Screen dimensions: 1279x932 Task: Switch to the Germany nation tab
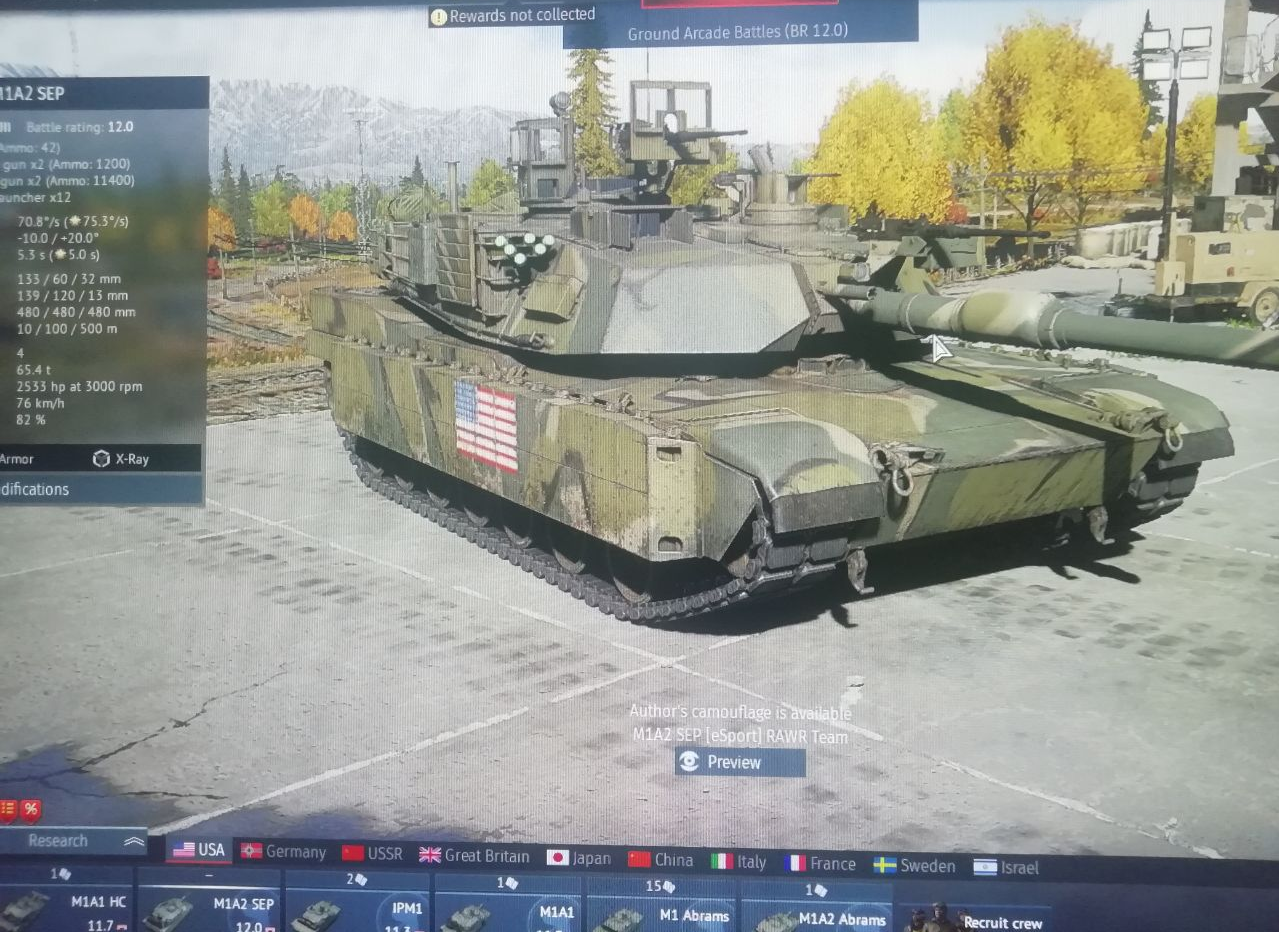point(284,852)
